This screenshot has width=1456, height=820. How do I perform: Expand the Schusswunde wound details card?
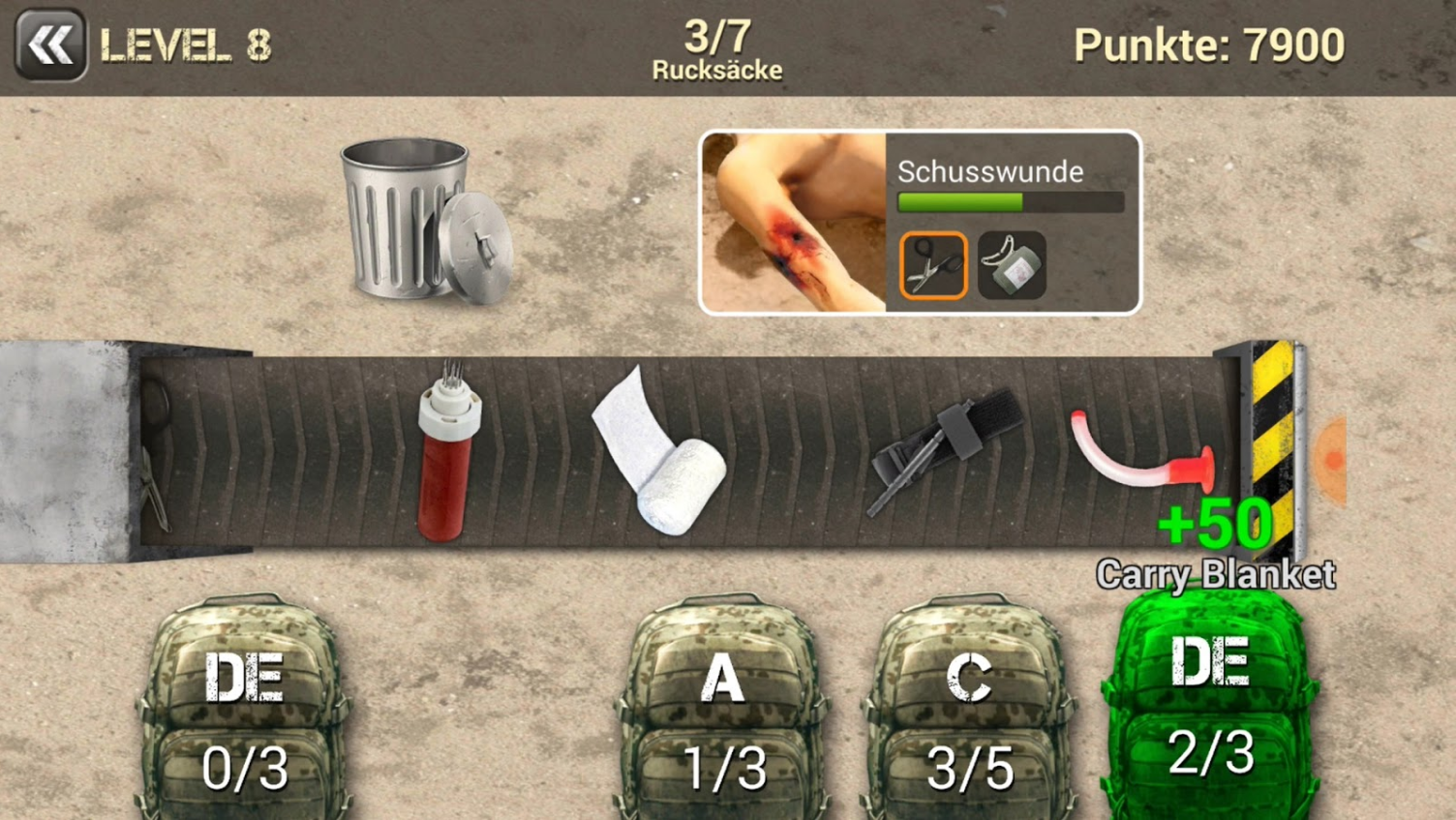(989, 172)
